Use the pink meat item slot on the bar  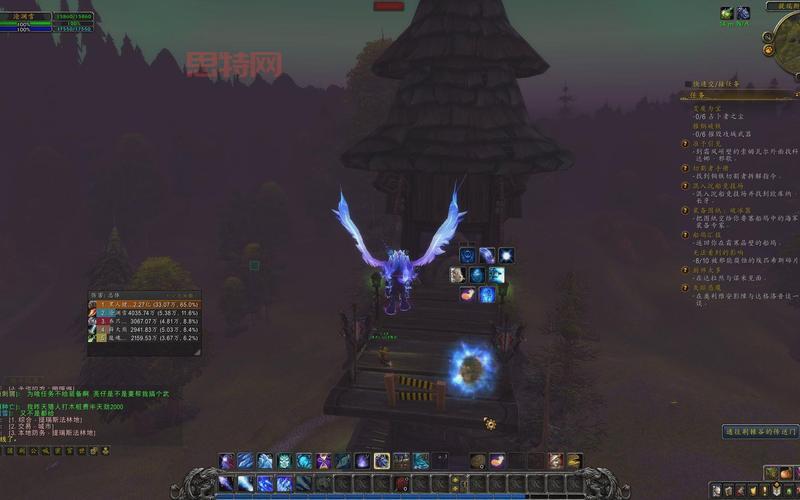point(497,461)
